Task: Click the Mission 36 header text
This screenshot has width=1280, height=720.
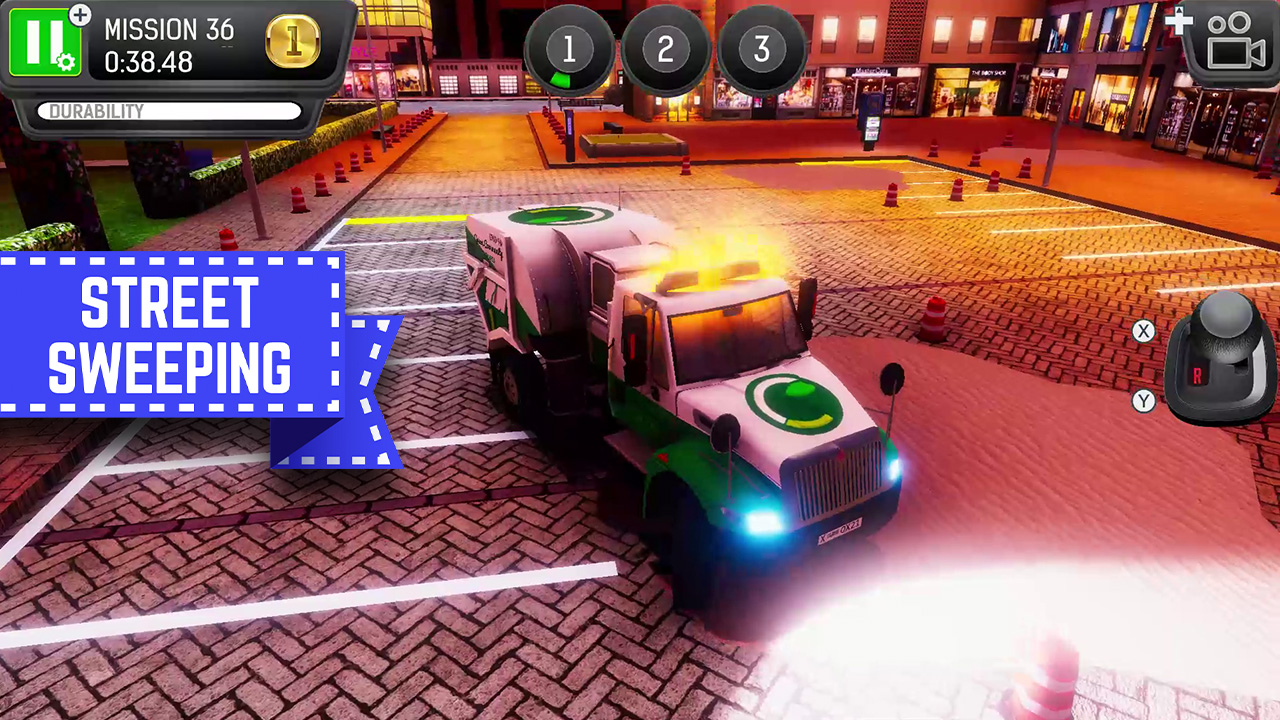Action: tap(168, 30)
